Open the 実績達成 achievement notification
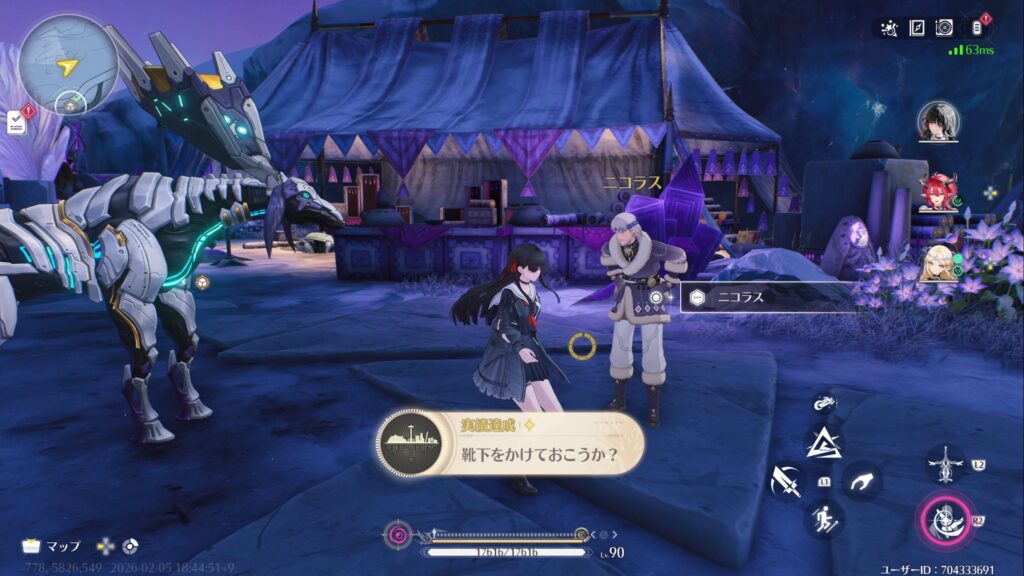The width and height of the screenshot is (1024, 576). (510, 443)
